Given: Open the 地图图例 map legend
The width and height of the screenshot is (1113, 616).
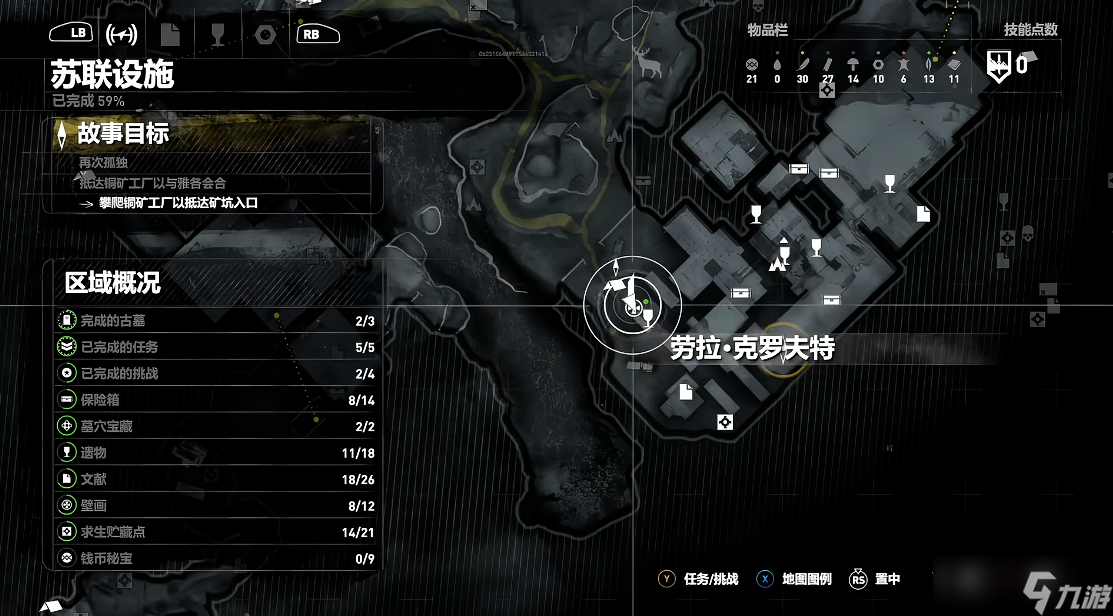Looking at the screenshot, I should [x=796, y=579].
